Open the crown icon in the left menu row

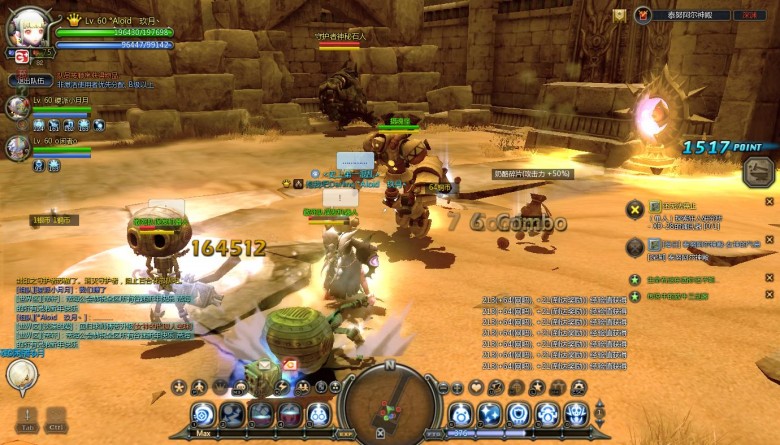coord(218,387)
